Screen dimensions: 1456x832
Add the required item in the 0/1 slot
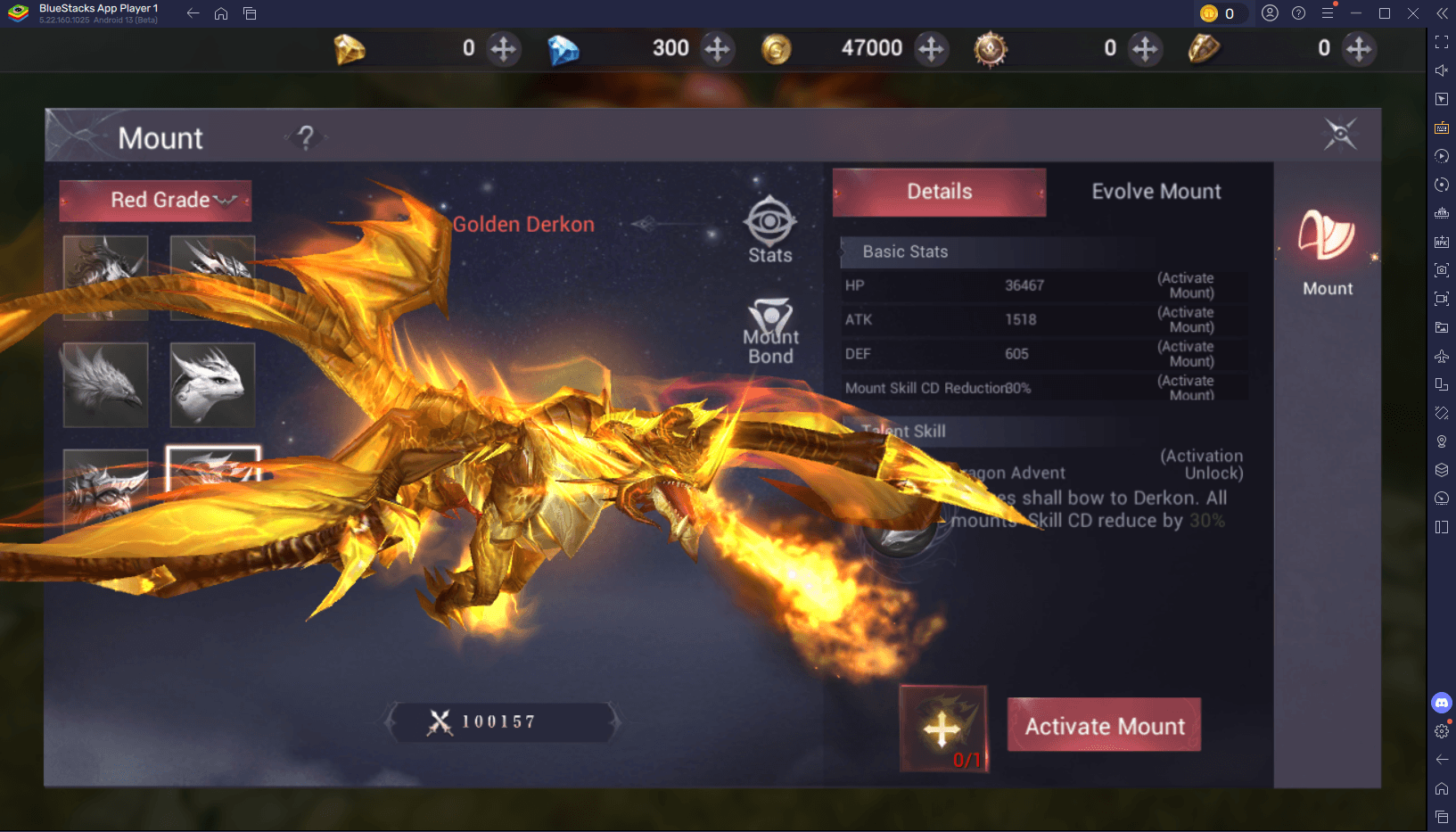tap(943, 729)
